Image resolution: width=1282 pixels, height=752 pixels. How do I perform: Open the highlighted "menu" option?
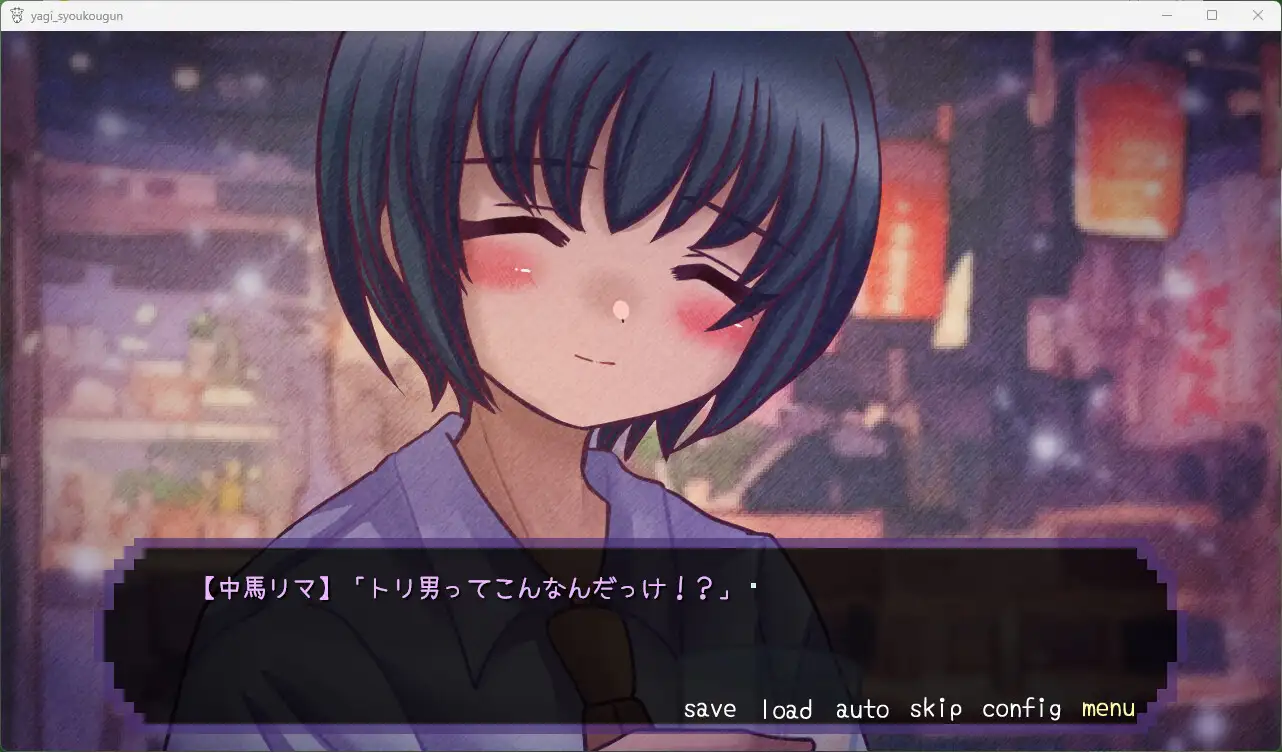(1107, 708)
